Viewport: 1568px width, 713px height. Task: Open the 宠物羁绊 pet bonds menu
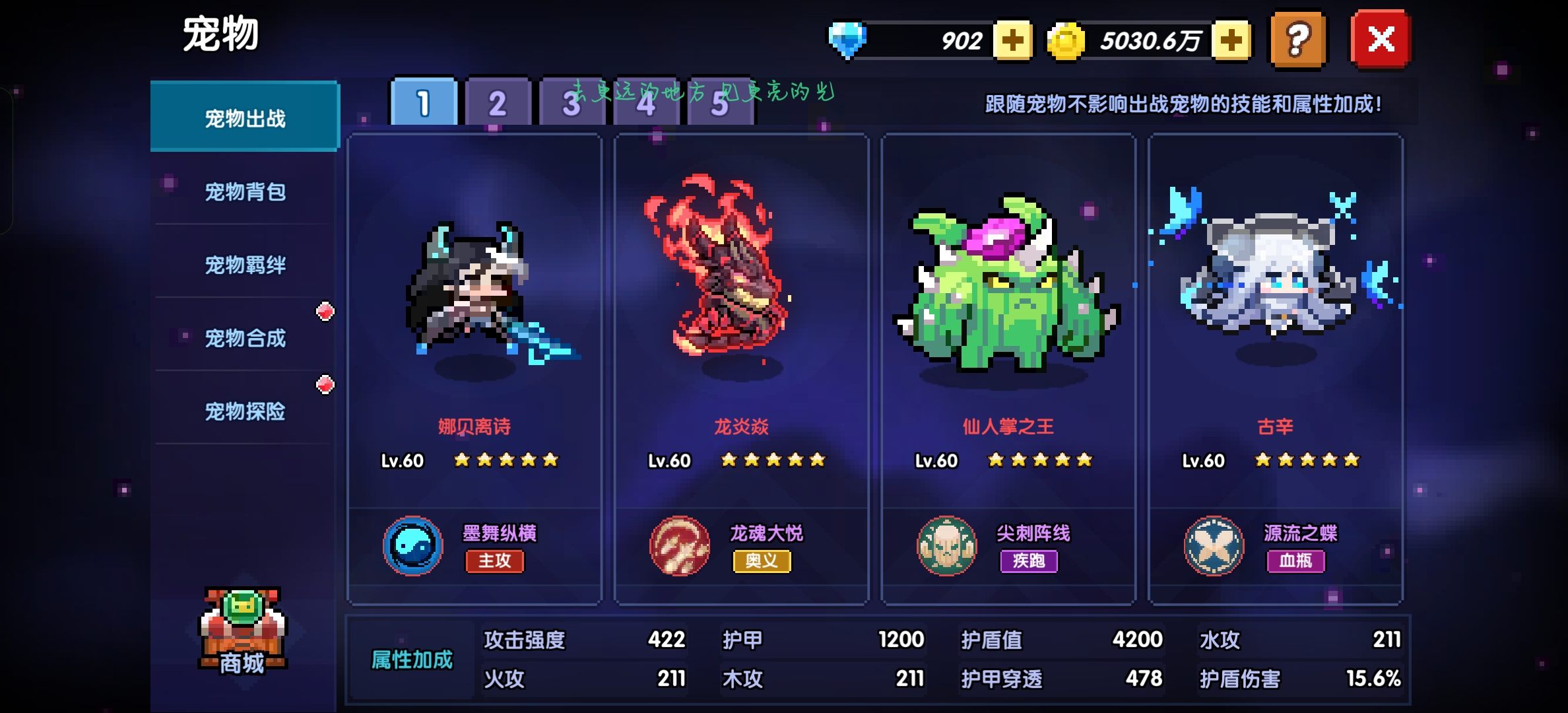coord(245,265)
